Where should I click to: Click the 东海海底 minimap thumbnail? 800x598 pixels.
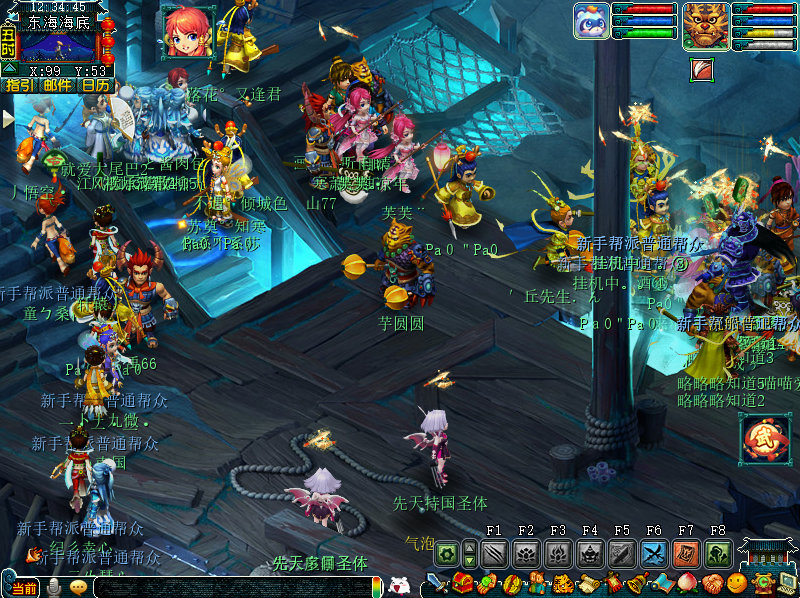coord(60,47)
